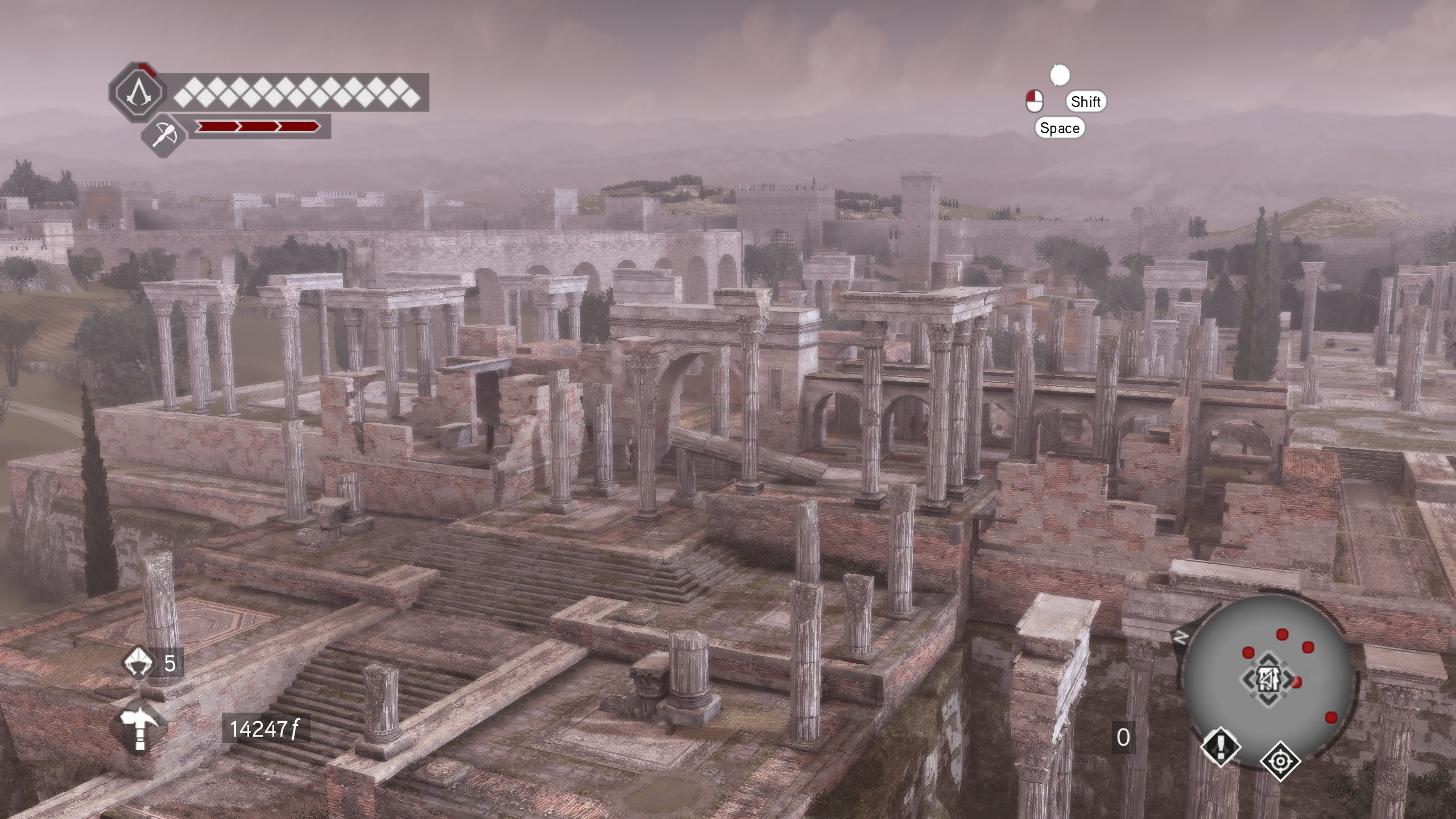The height and width of the screenshot is (819, 1456).
Task: Click the crosshair target icon on the minimap
Action: tap(1280, 760)
